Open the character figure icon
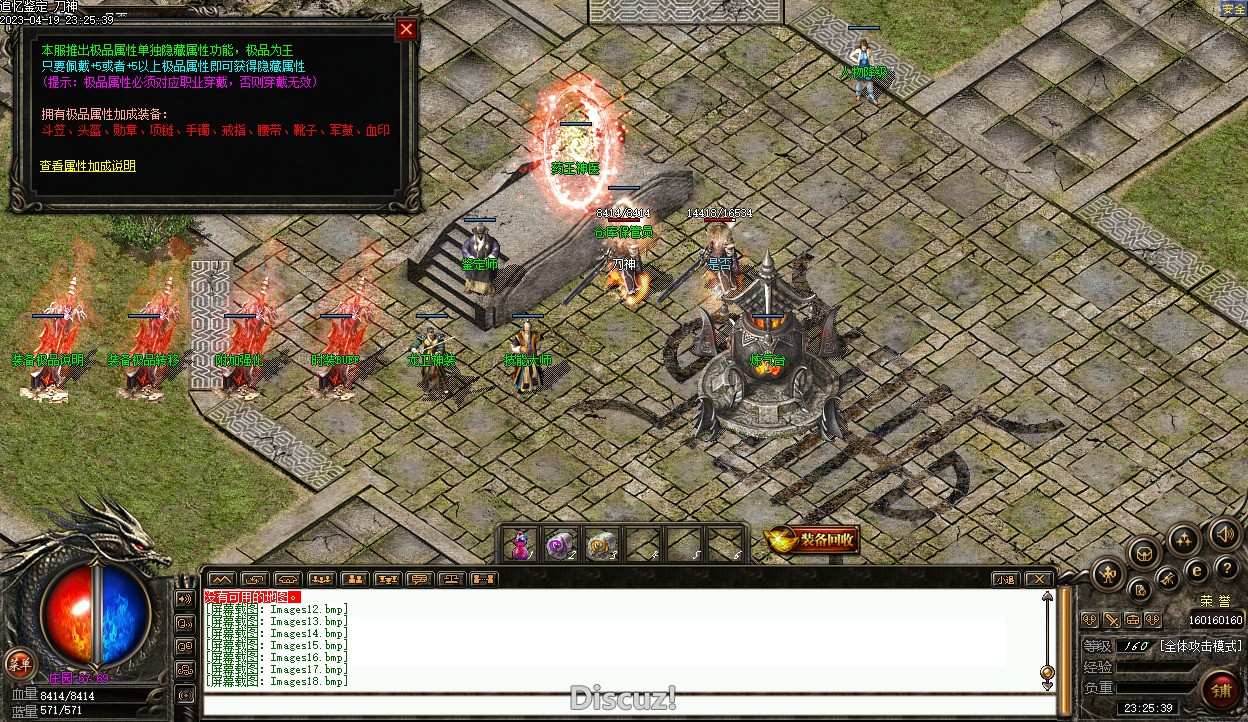This screenshot has width=1248, height=722. (1109, 573)
